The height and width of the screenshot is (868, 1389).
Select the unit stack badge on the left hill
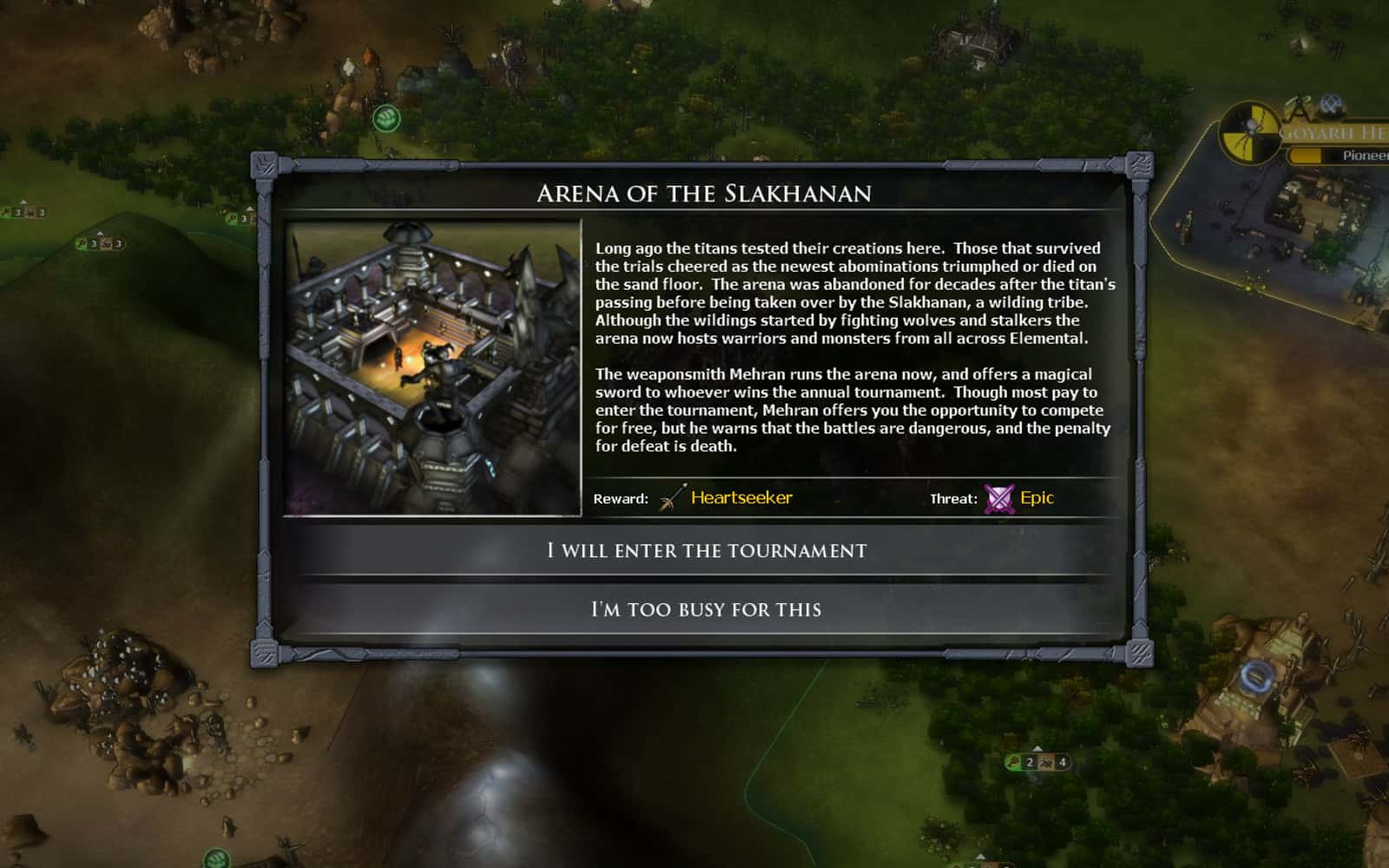[x=100, y=244]
